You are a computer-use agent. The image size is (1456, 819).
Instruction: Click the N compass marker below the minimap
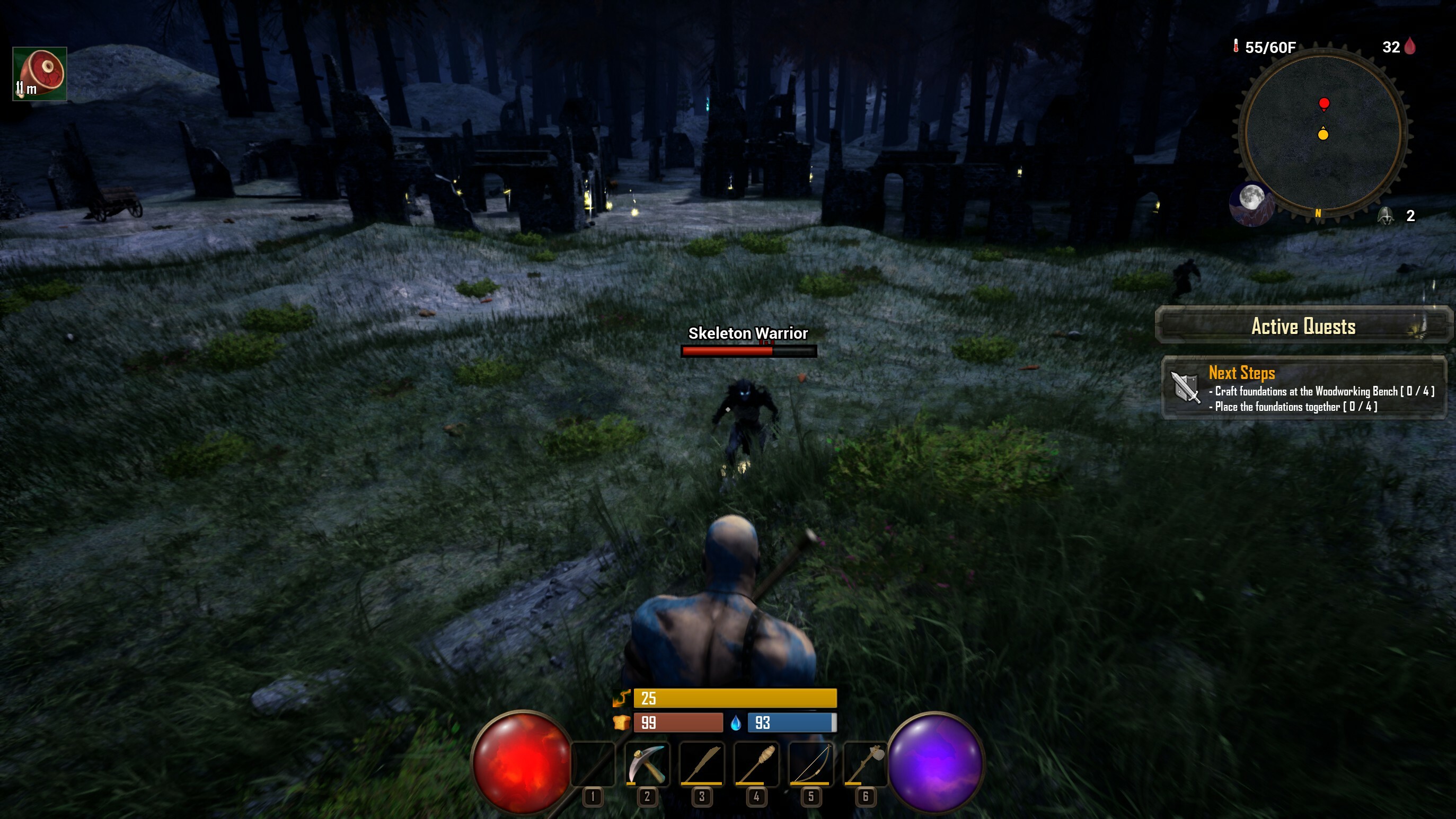(1317, 214)
